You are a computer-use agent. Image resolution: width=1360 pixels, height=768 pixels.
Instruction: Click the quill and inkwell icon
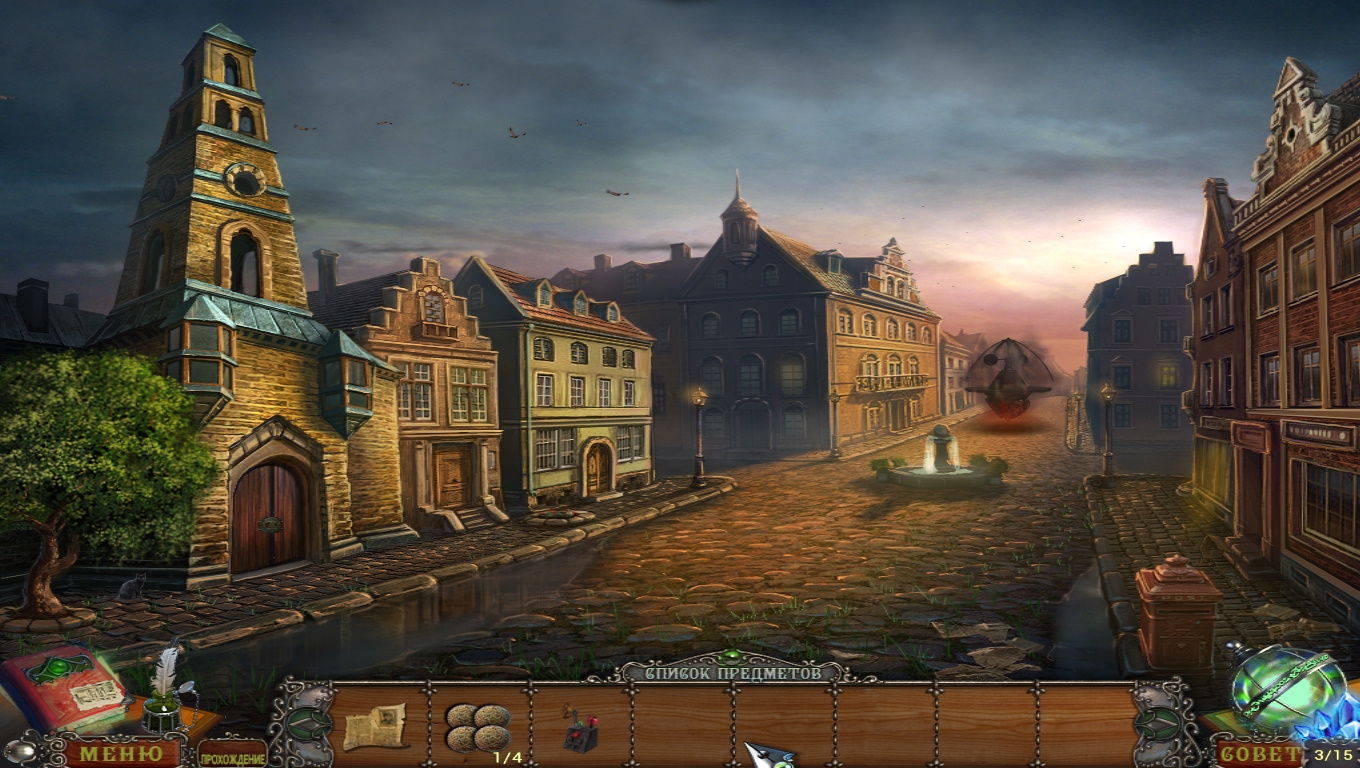pyautogui.click(x=164, y=692)
